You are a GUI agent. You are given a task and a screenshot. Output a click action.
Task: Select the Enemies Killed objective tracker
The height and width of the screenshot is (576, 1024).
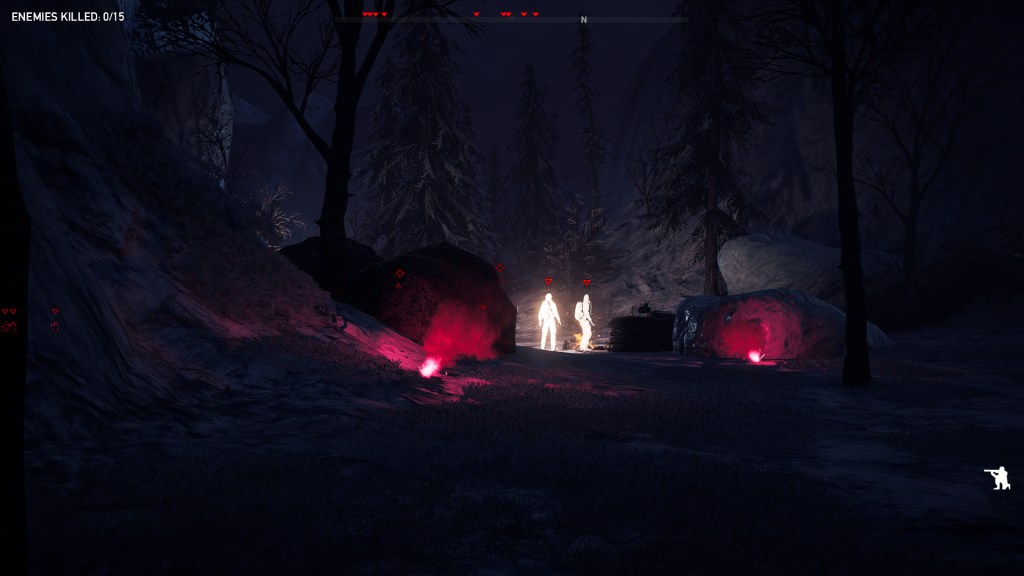click(68, 17)
